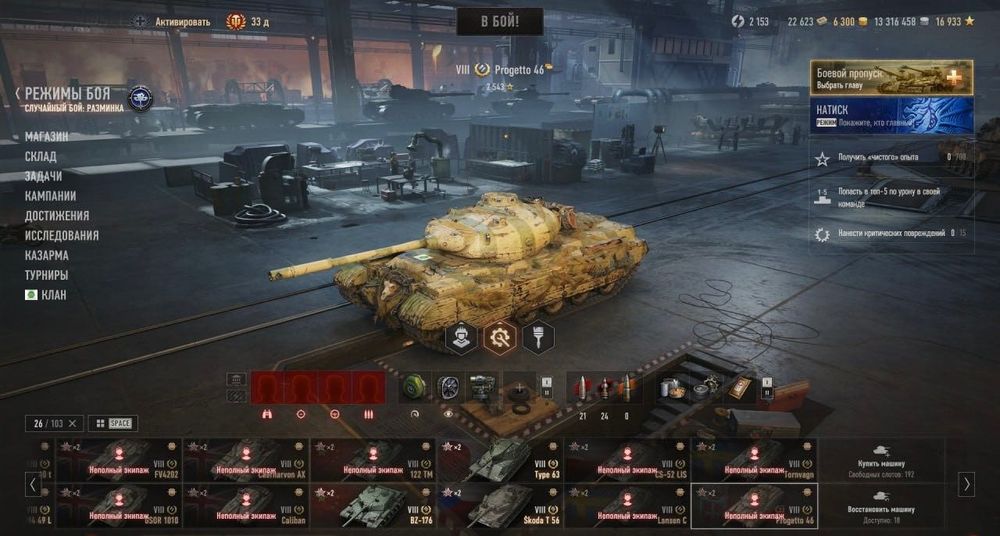Activate the premium account via Активировать
This screenshot has width=1000, height=536.
(182, 21)
